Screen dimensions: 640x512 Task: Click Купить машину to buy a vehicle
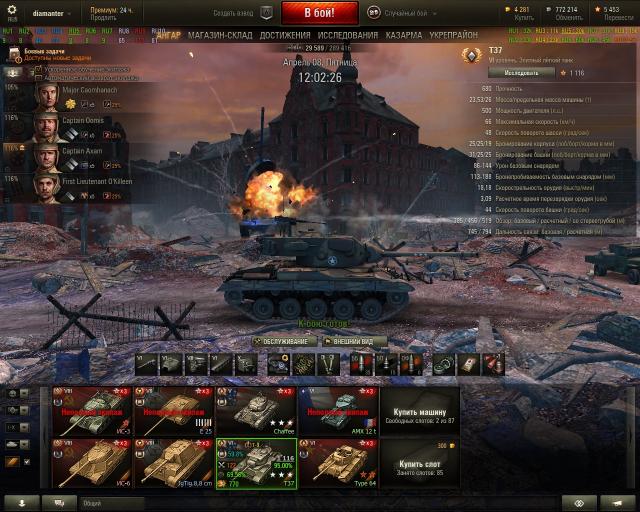click(419, 411)
